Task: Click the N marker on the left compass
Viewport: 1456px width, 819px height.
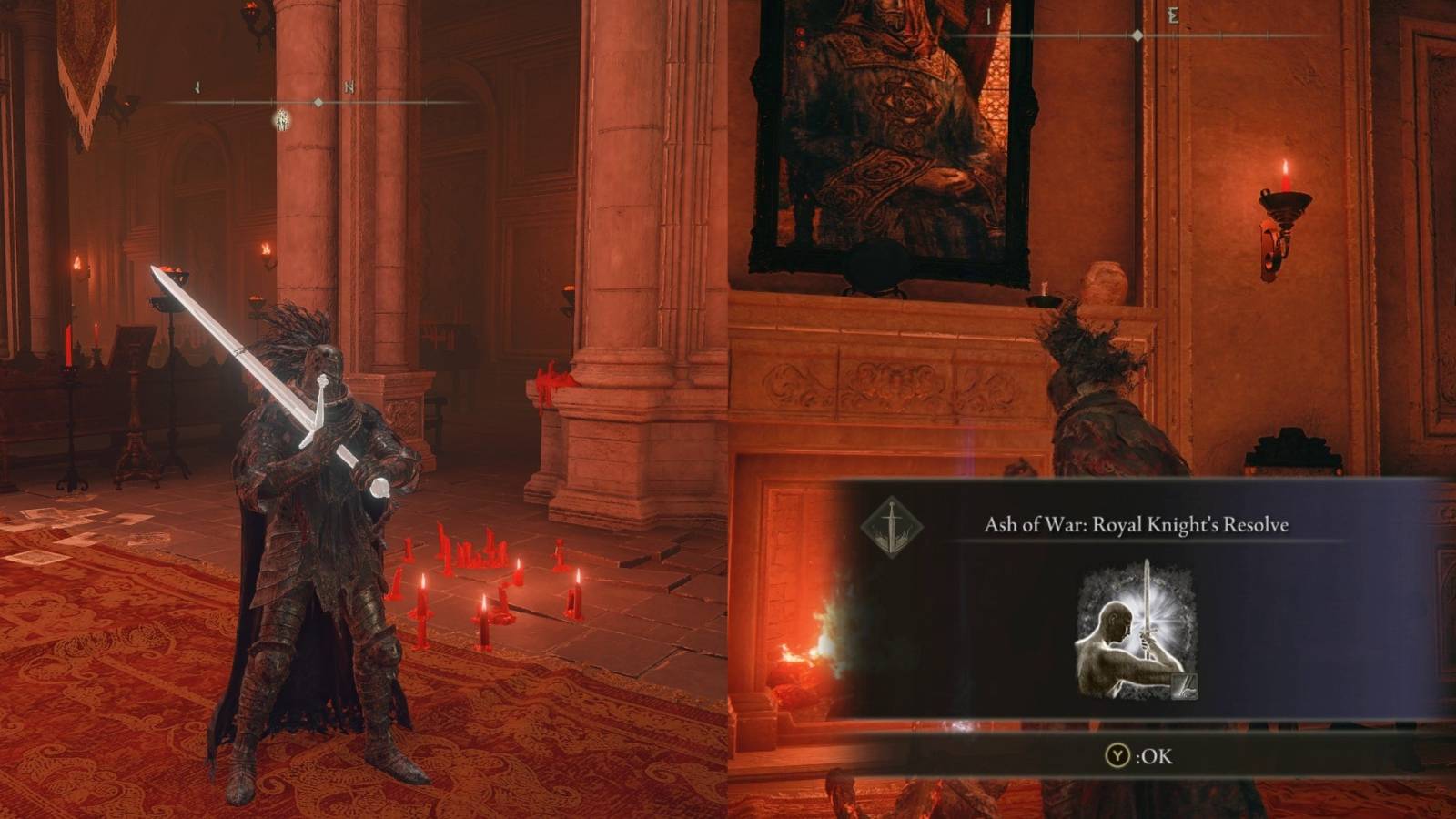Action: pos(349,85)
